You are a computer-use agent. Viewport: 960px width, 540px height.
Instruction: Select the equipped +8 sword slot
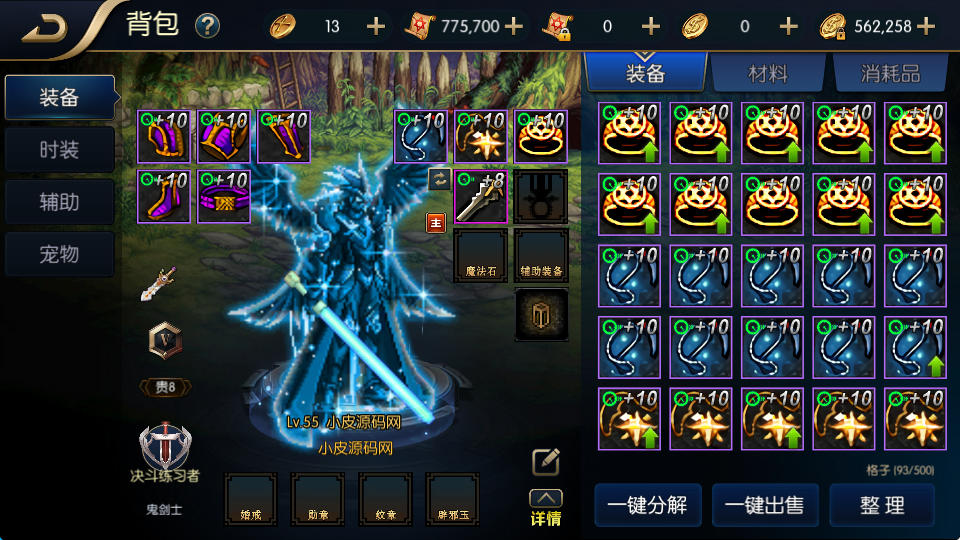480,196
